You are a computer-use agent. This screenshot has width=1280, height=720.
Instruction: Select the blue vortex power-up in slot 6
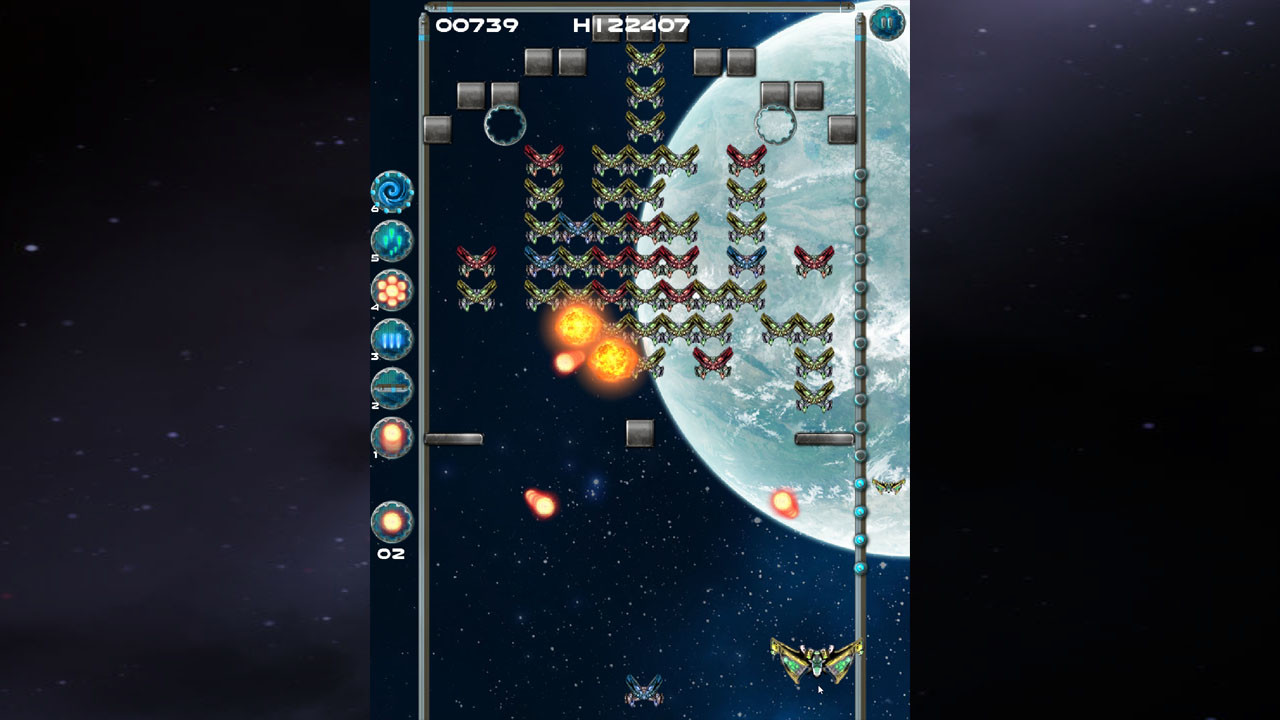click(390, 193)
